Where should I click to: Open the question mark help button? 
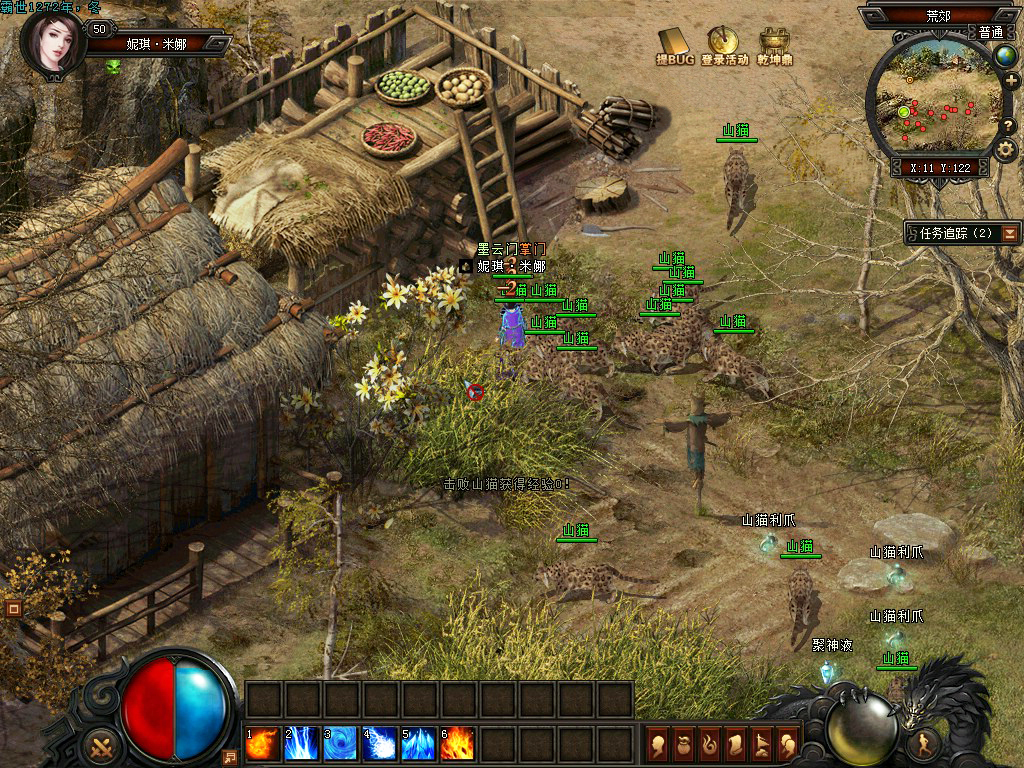pyautogui.click(x=1009, y=125)
